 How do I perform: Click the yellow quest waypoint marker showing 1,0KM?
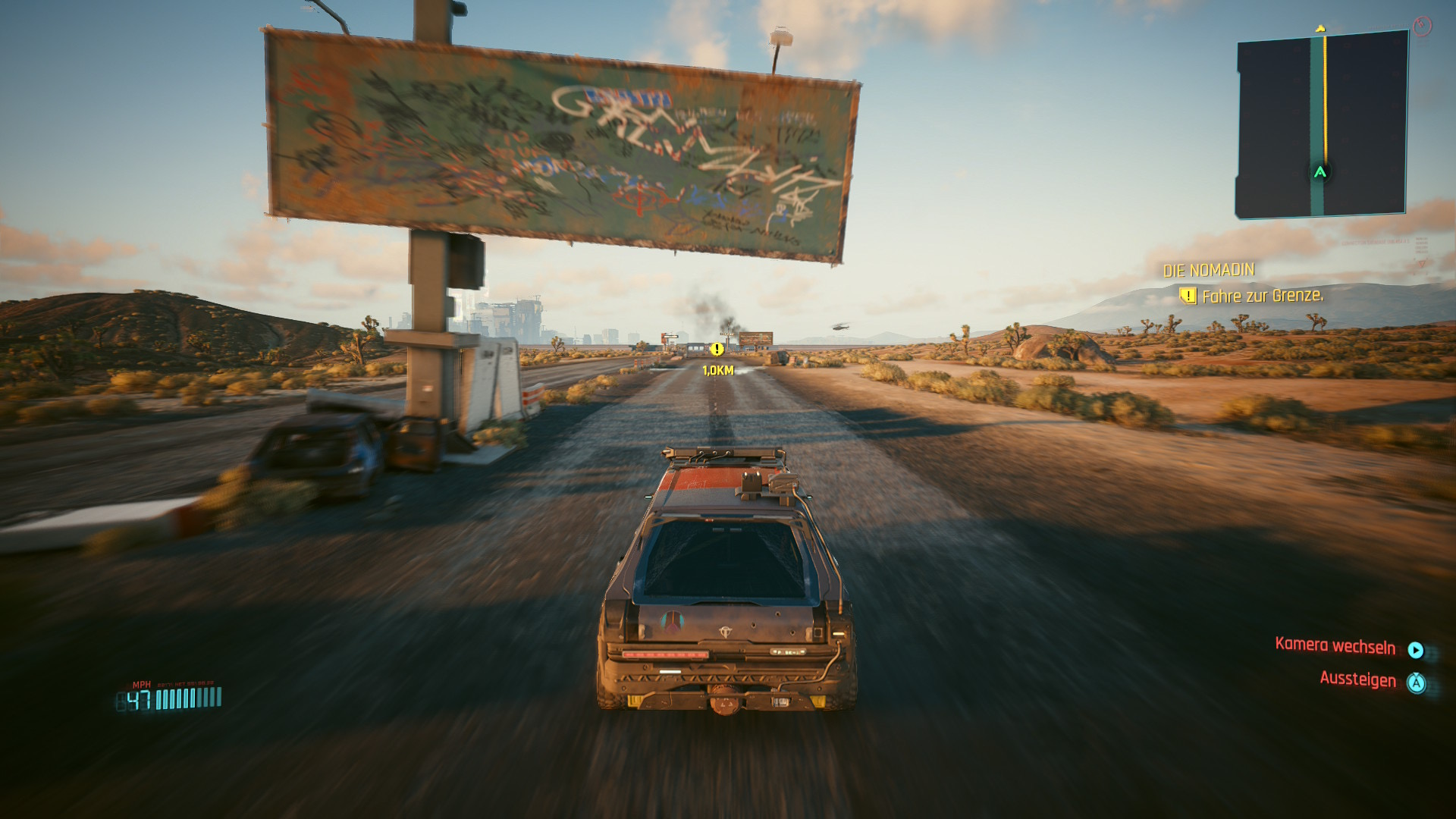click(717, 350)
